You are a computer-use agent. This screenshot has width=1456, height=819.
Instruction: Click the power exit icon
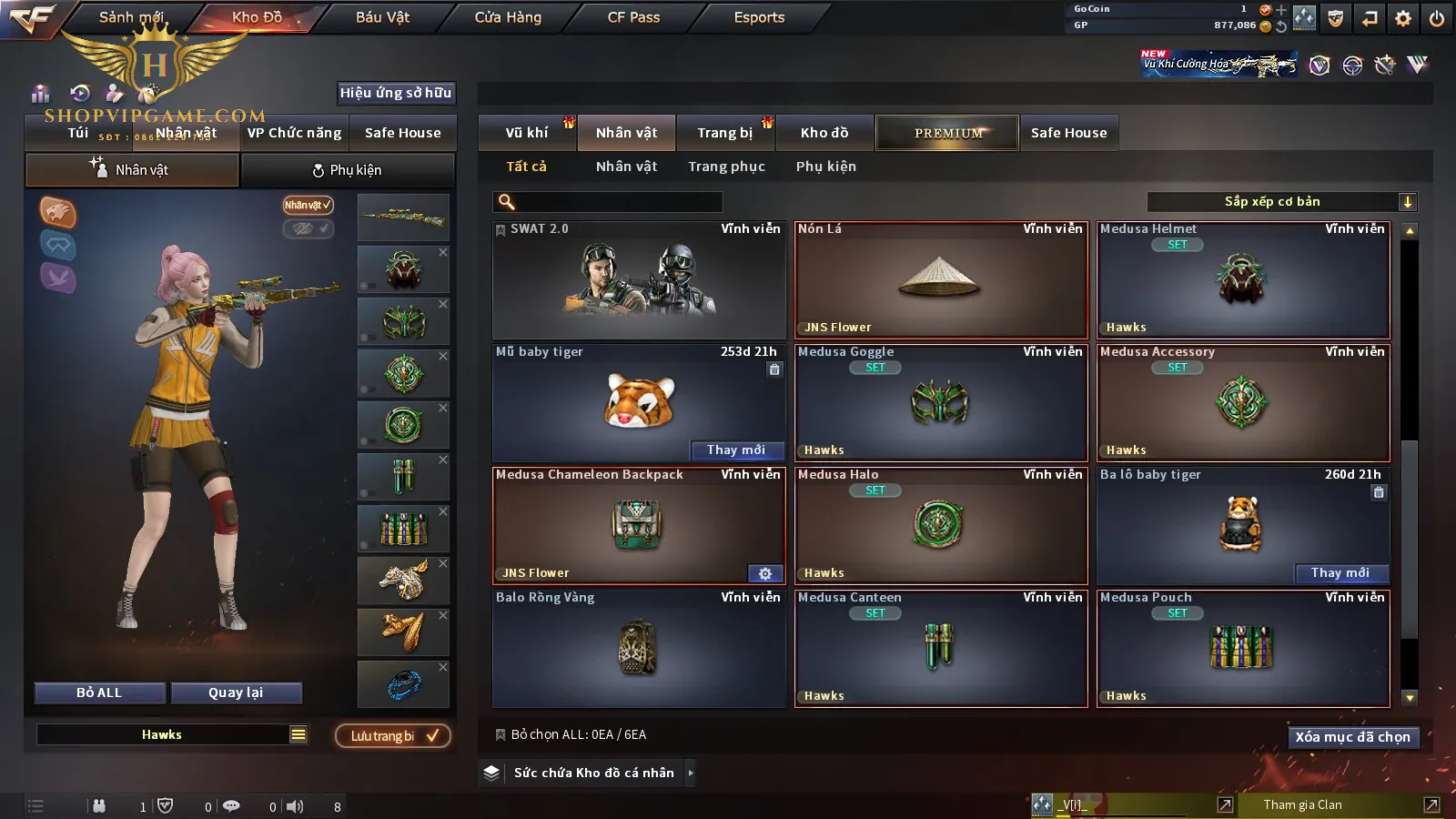click(1437, 18)
